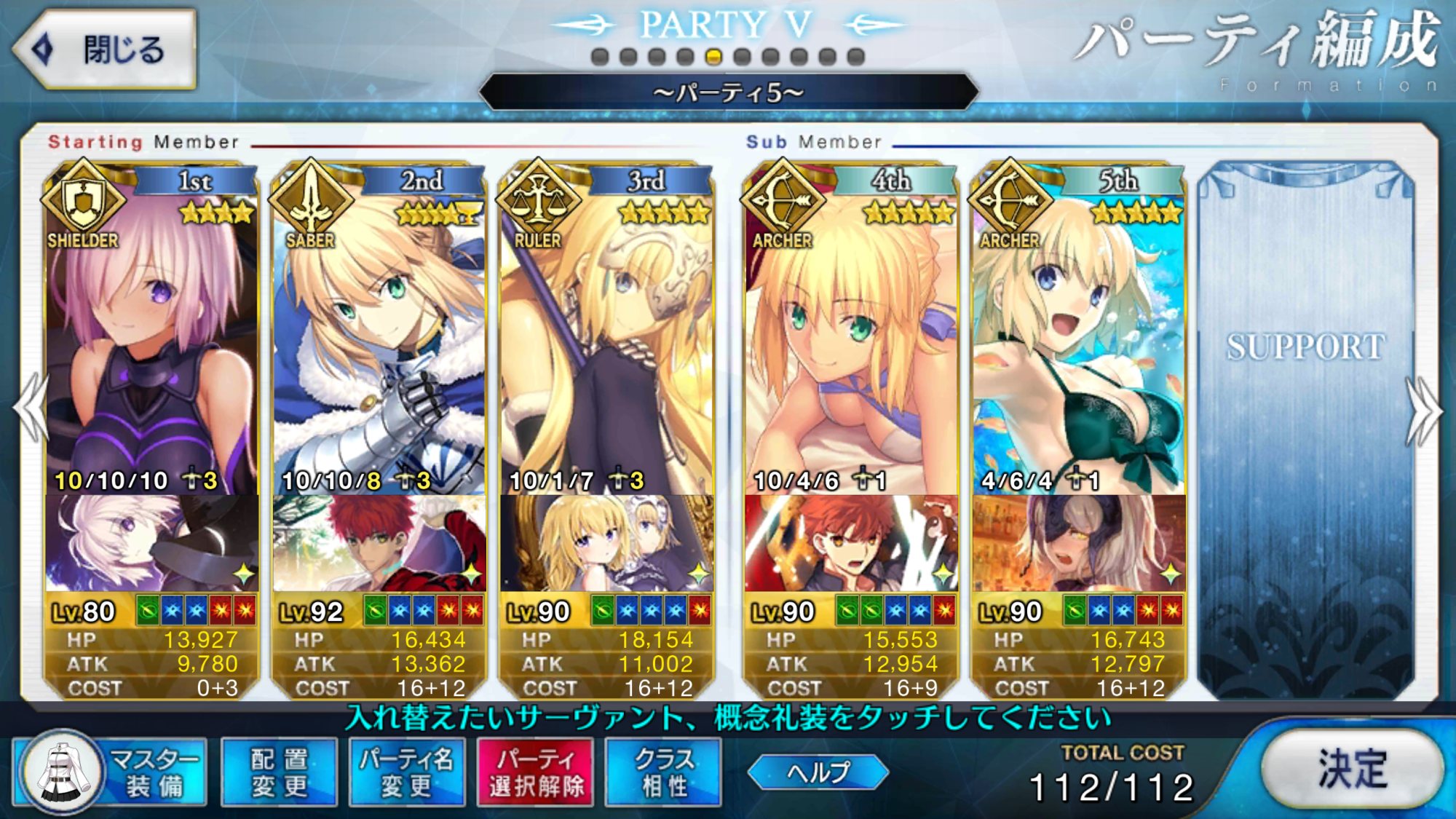Choose the Saber servant in 2nd slot

(x=379, y=342)
